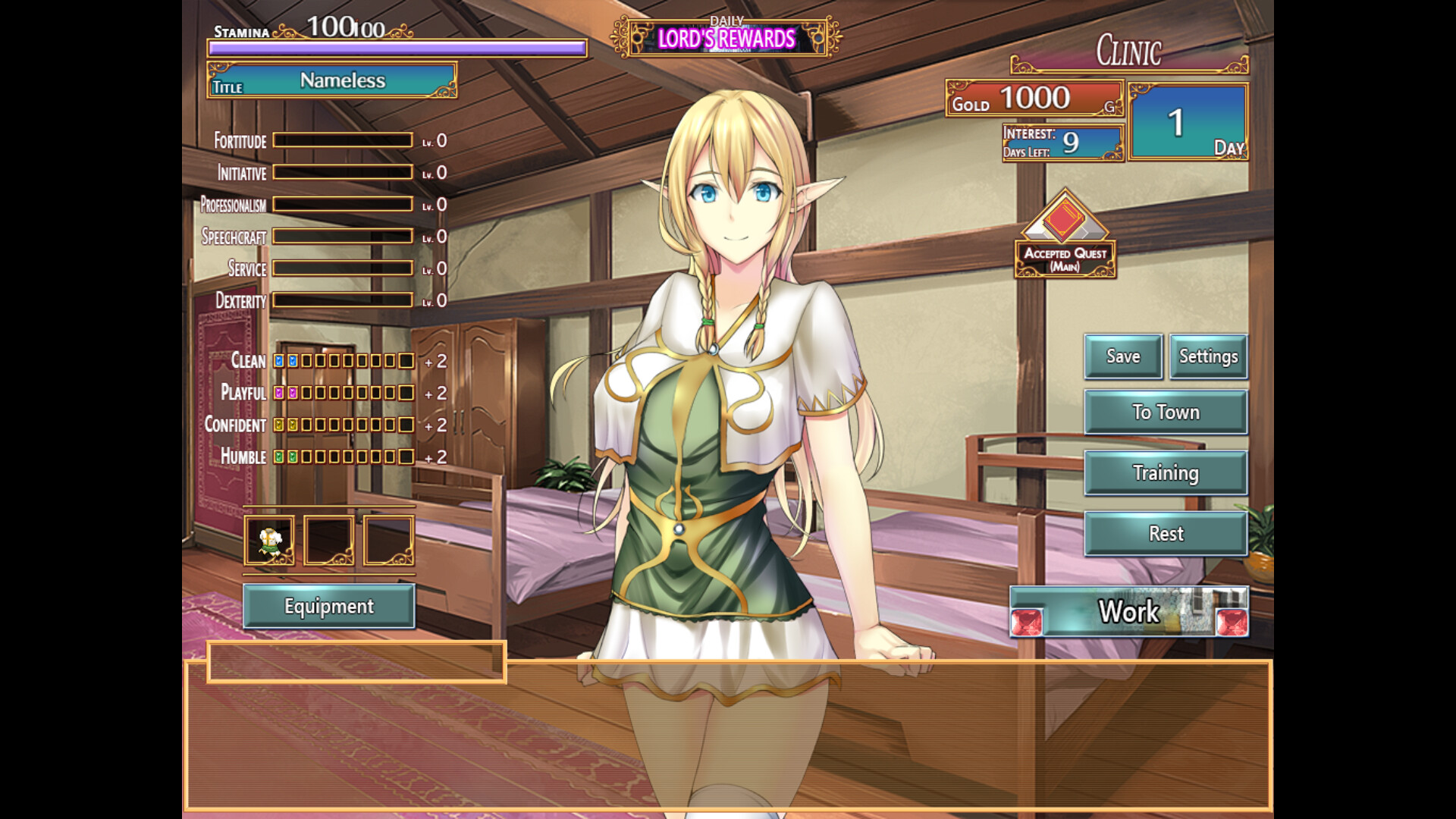Image resolution: width=1456 pixels, height=819 pixels.
Task: Open the third empty equipment slot
Action: [388, 540]
